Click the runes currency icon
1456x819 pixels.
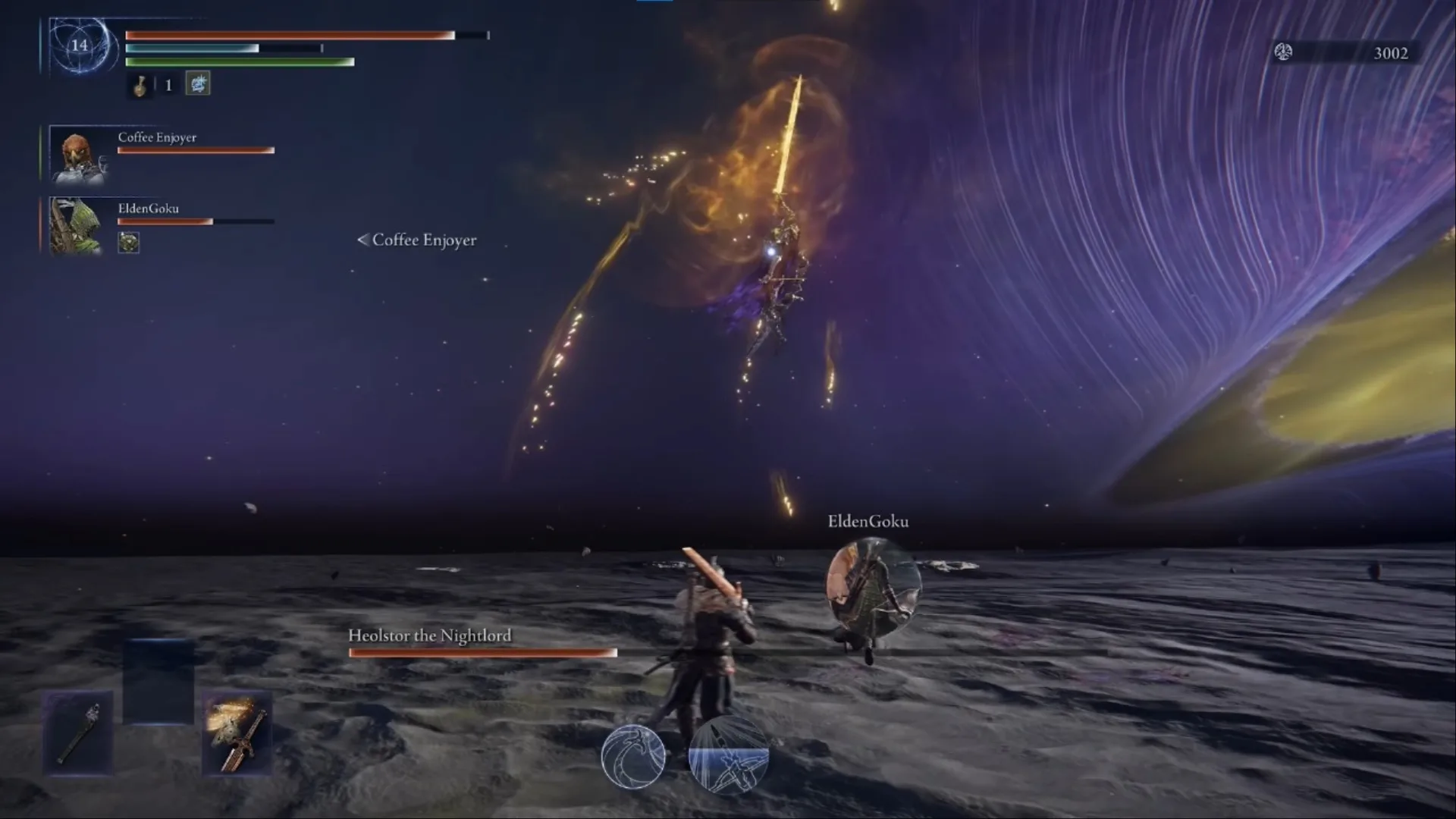coord(1283,52)
